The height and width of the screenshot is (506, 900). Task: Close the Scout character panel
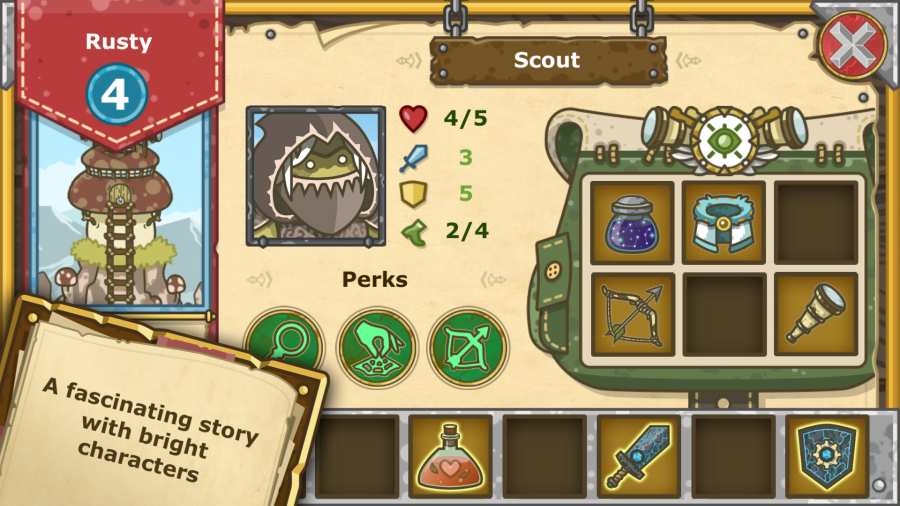pos(852,46)
